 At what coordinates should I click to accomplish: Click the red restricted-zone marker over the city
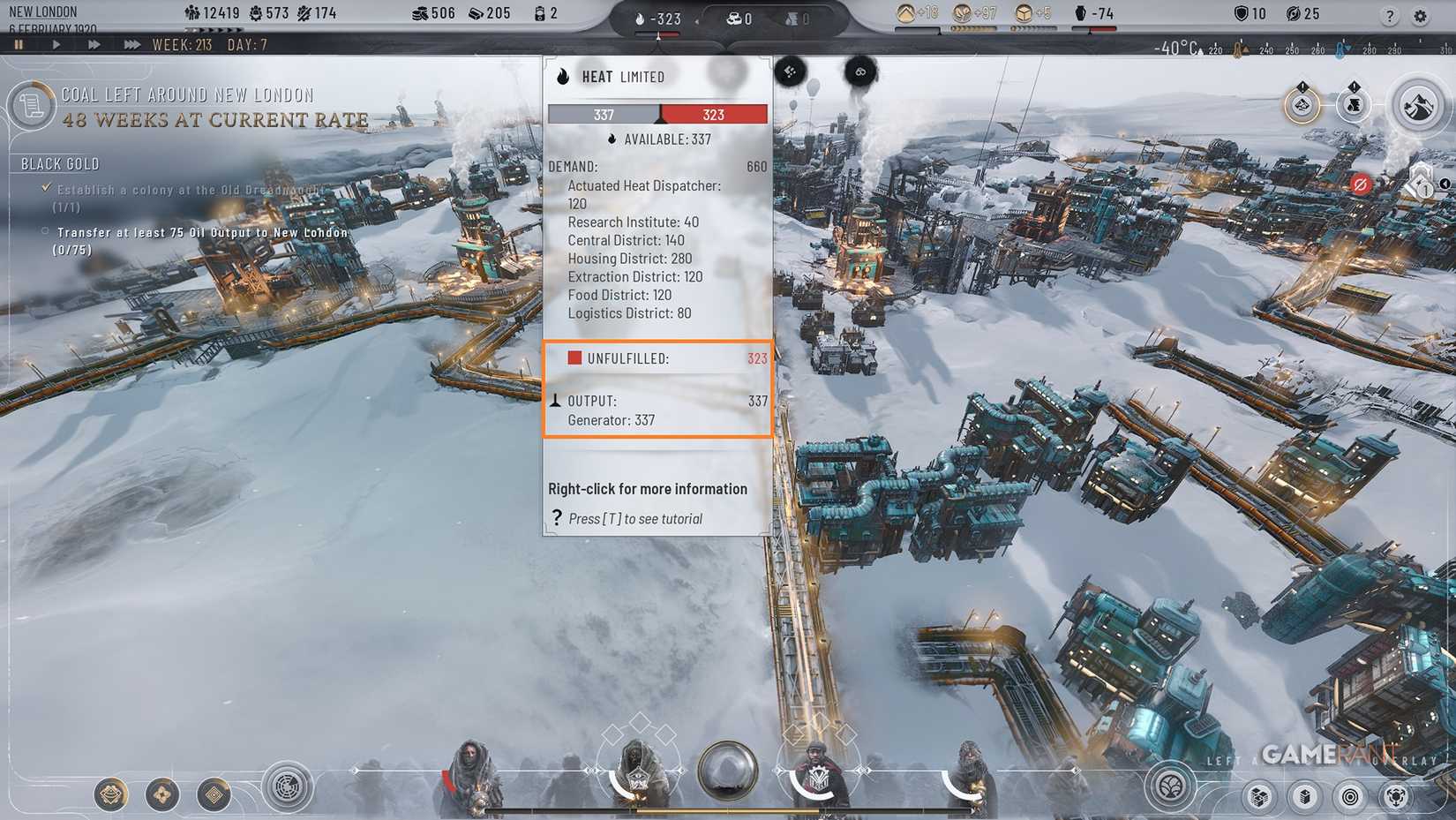click(x=1360, y=184)
